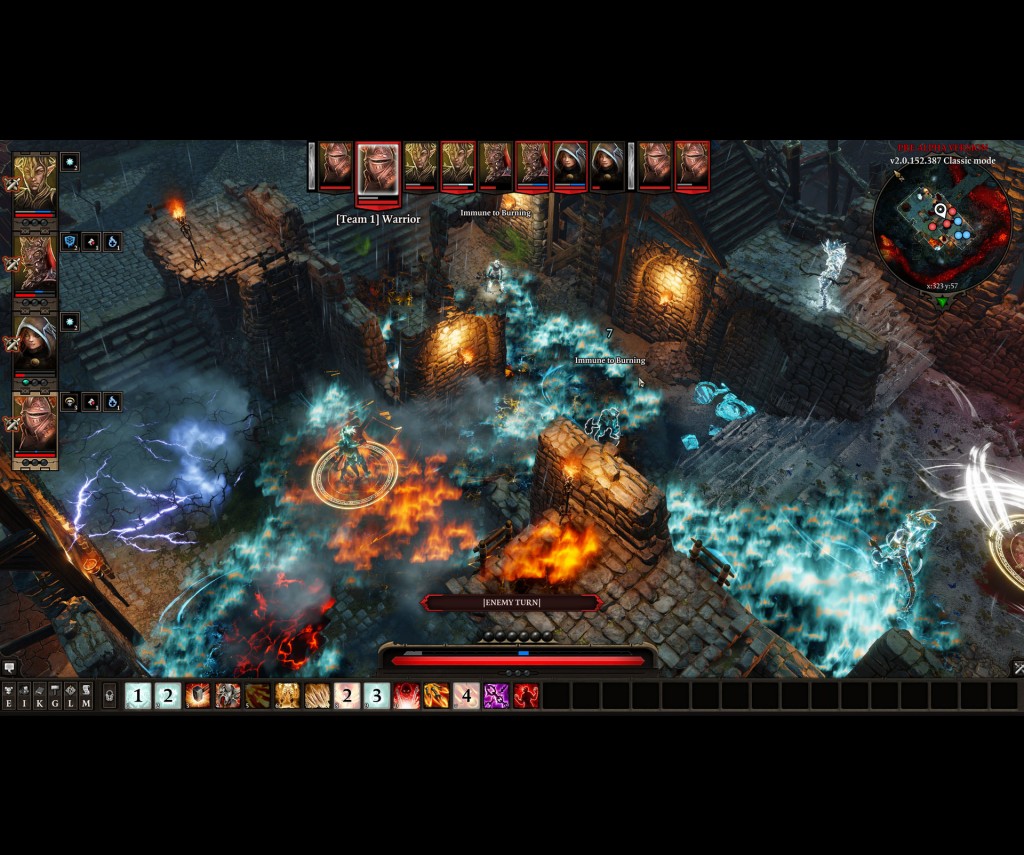Open the menu button labeled G
Viewport: 1024px width, 855px height.
pos(55,695)
